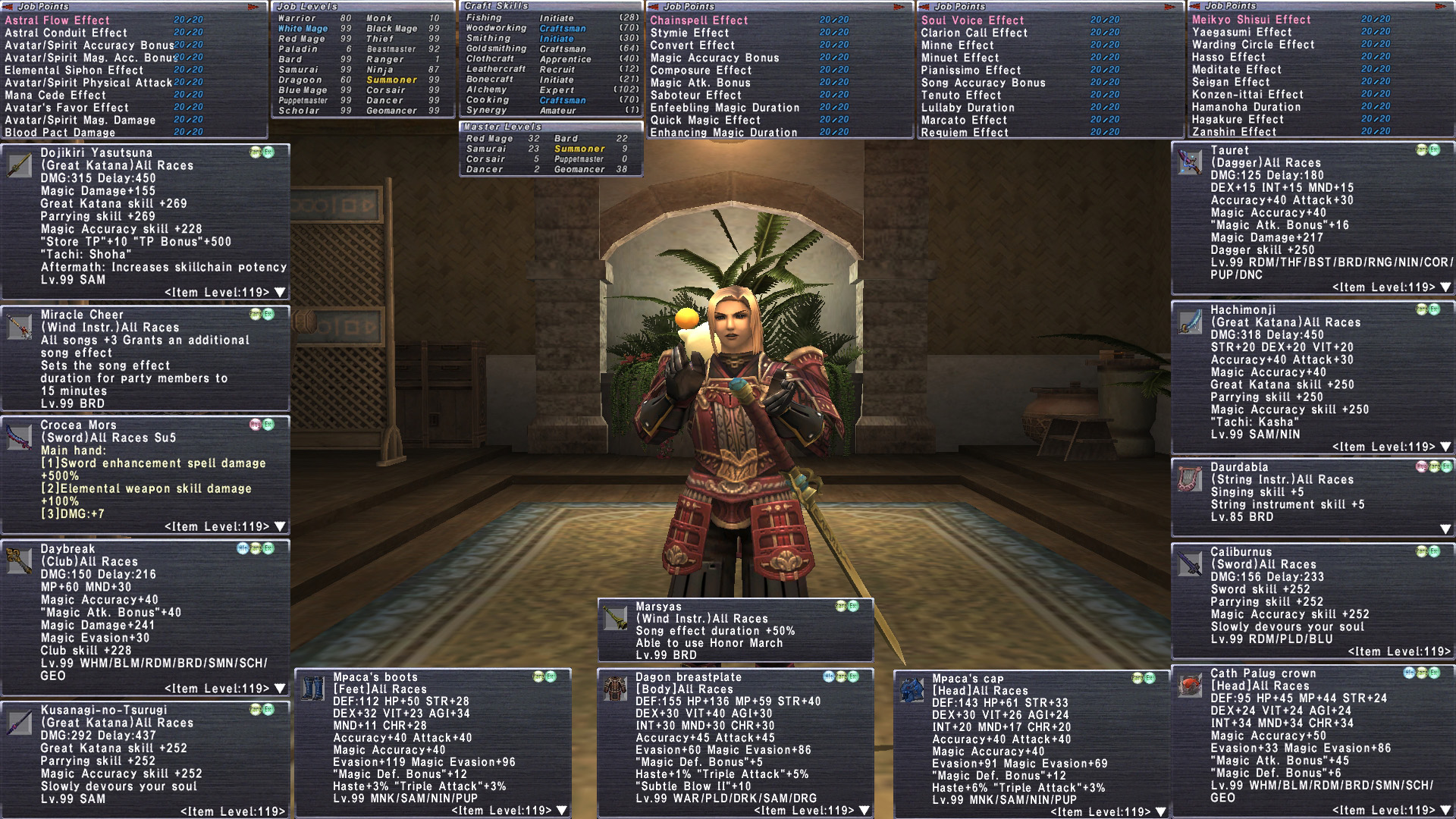The image size is (1456, 819).
Task: Expand the Hachimonji item details arrow
Action: 1445,447
